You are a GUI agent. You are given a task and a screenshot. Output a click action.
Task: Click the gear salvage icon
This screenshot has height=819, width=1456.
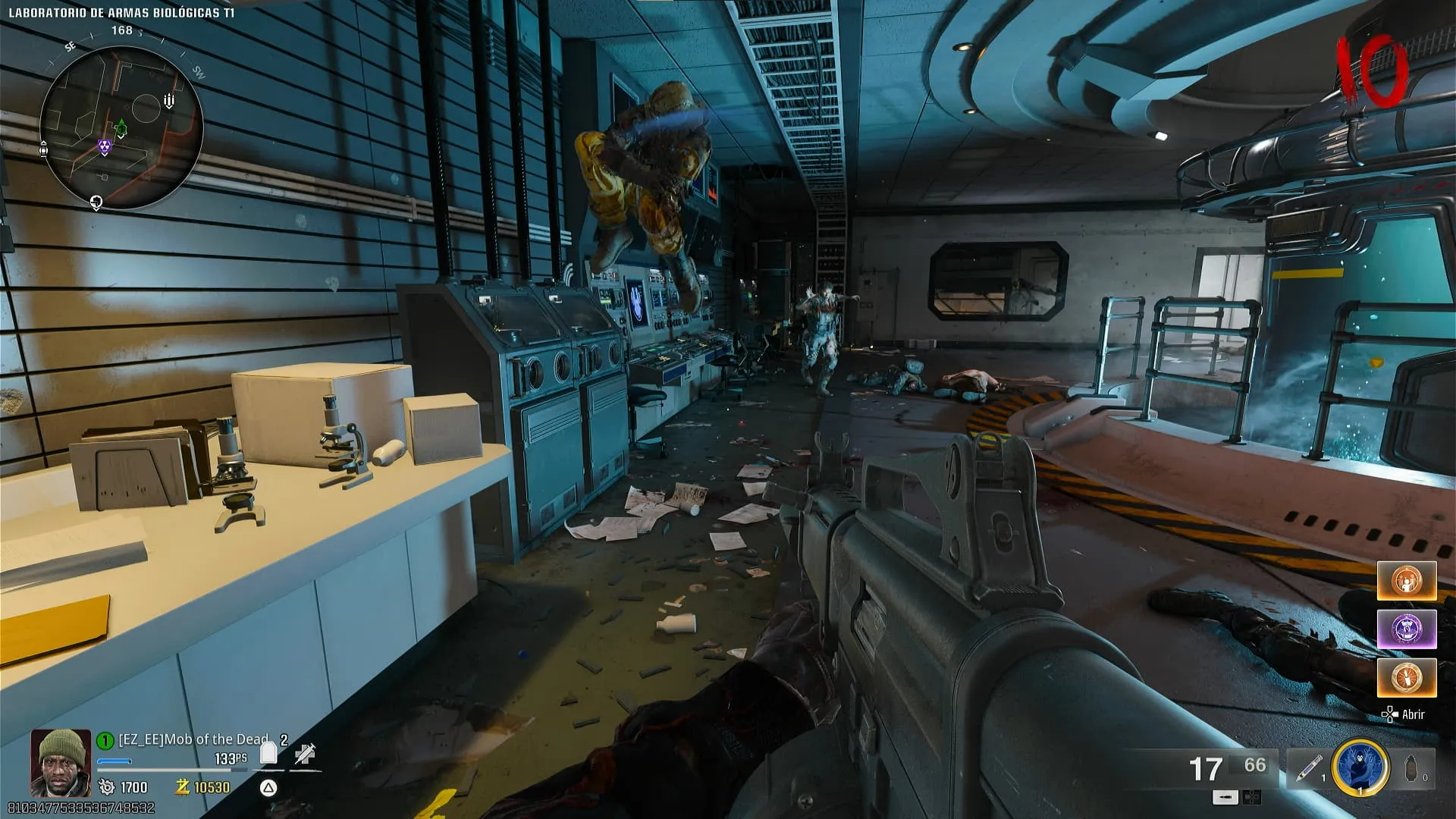[x=107, y=787]
